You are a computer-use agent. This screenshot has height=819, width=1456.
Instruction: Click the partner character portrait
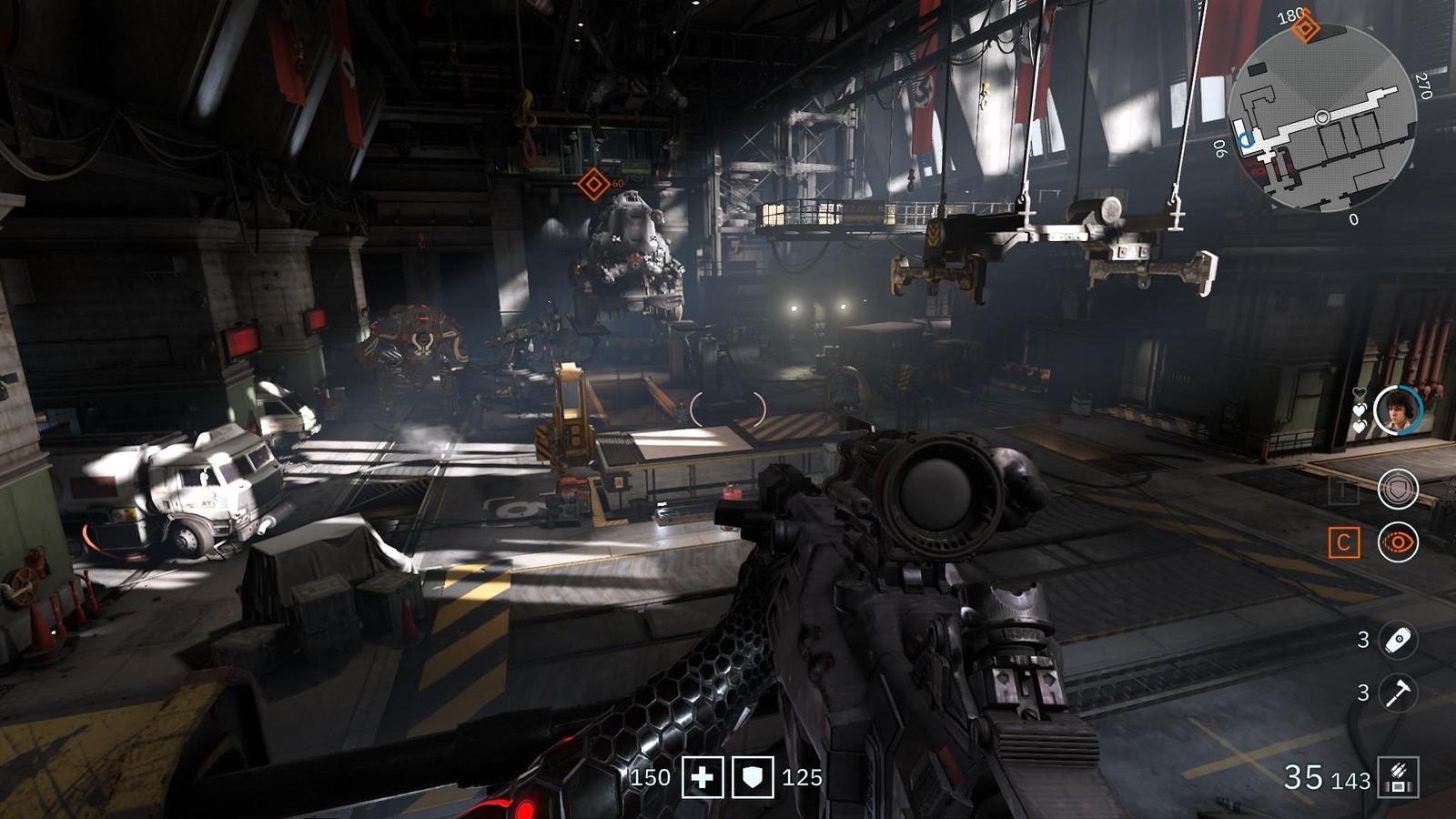[1397, 410]
